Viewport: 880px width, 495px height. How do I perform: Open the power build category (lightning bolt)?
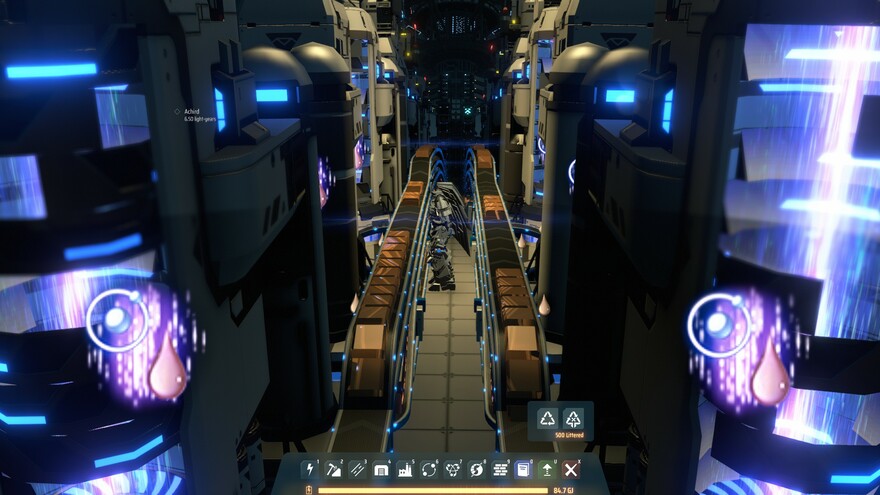[309, 469]
